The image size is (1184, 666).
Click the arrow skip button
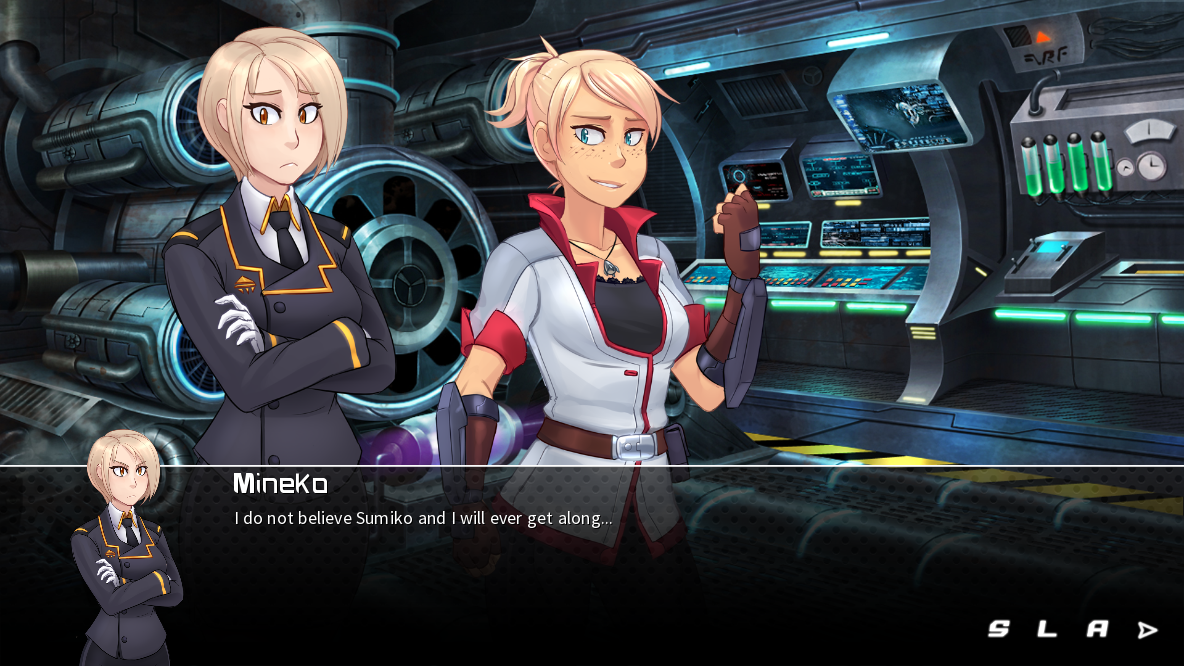click(x=1147, y=629)
